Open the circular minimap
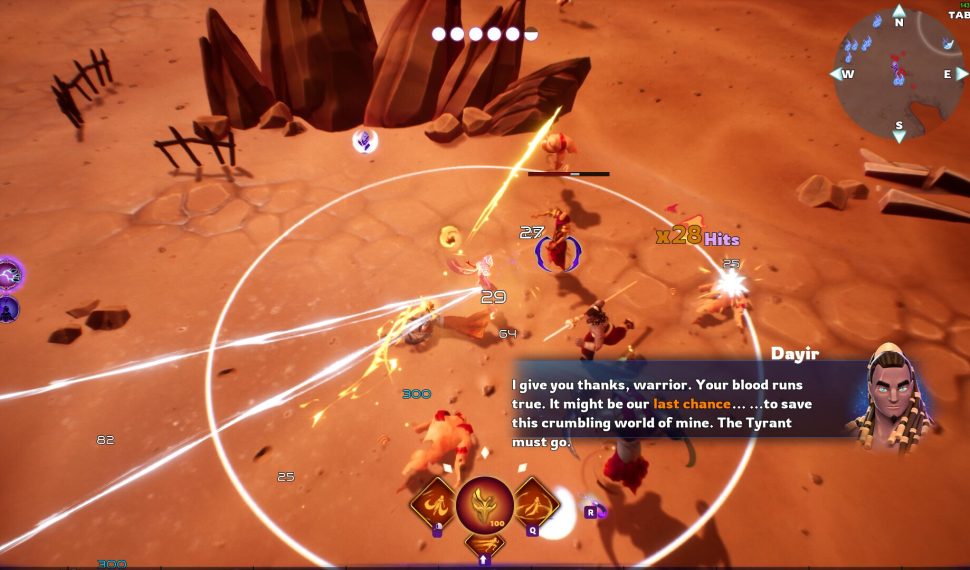Screen dimensions: 970x570 coord(897,73)
